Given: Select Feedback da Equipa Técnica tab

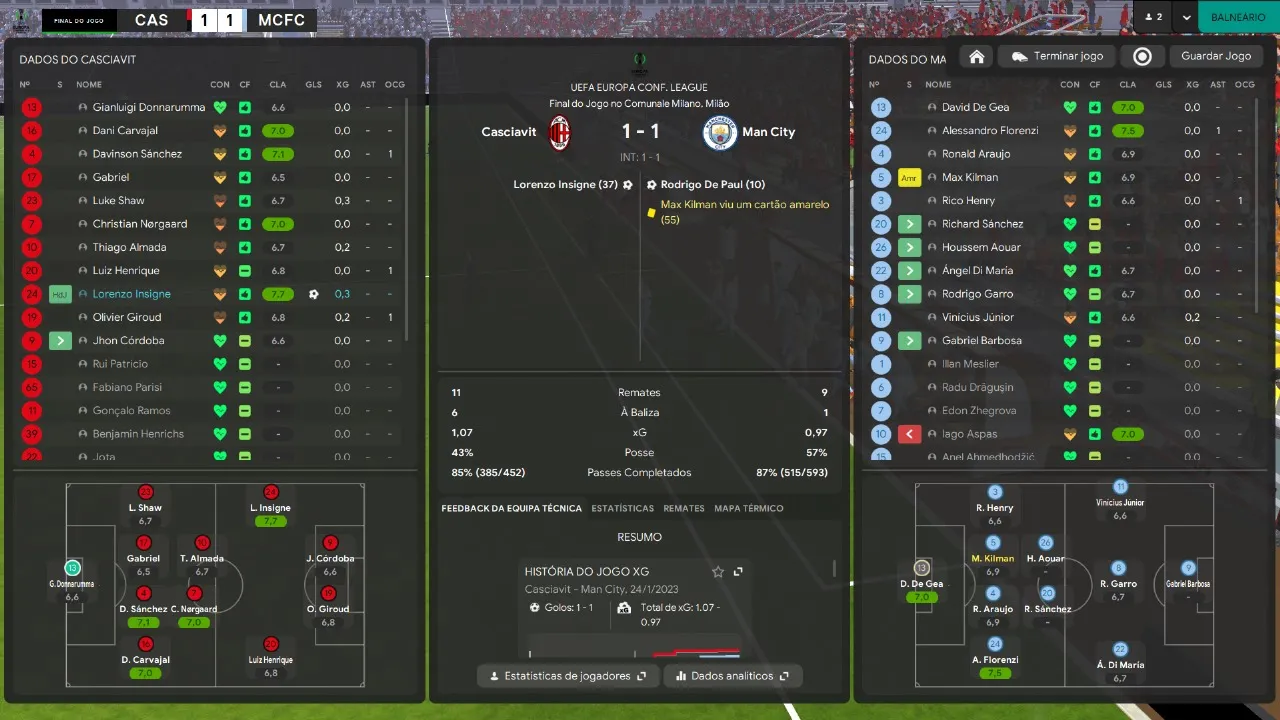Looking at the screenshot, I should (511, 509).
